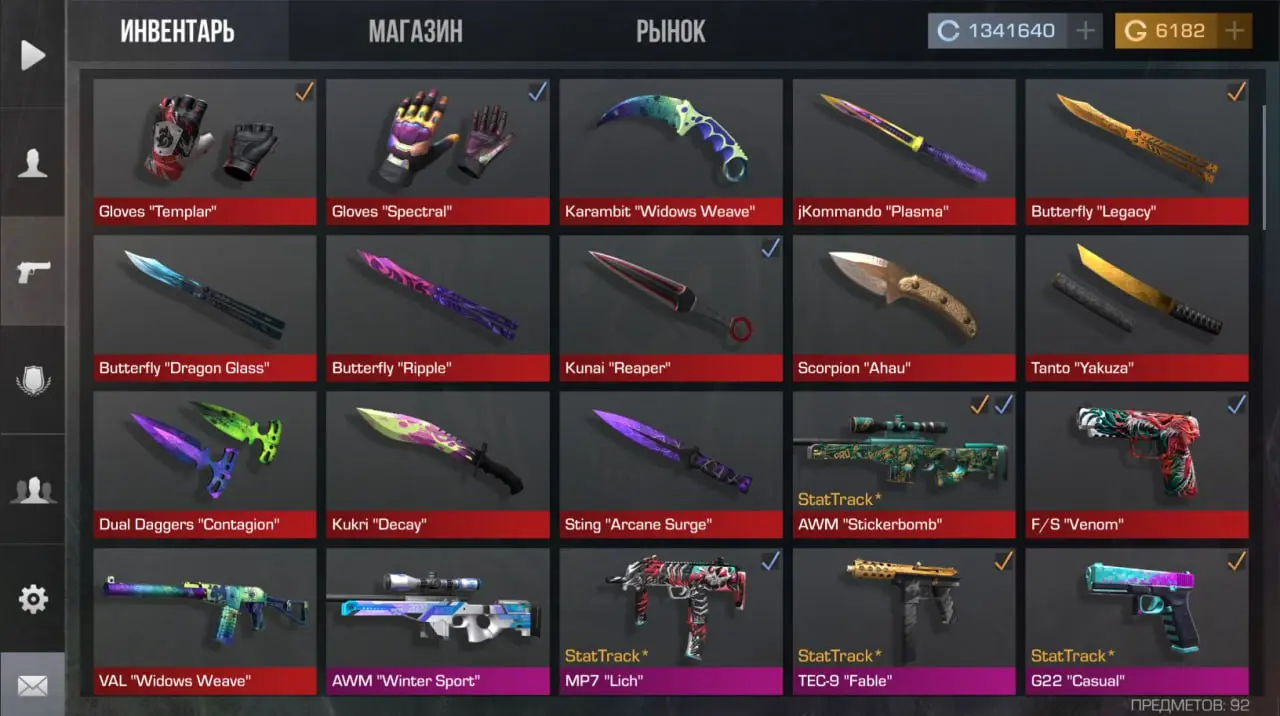
Task: Select the Инвентарь tab
Action: pyautogui.click(x=177, y=31)
